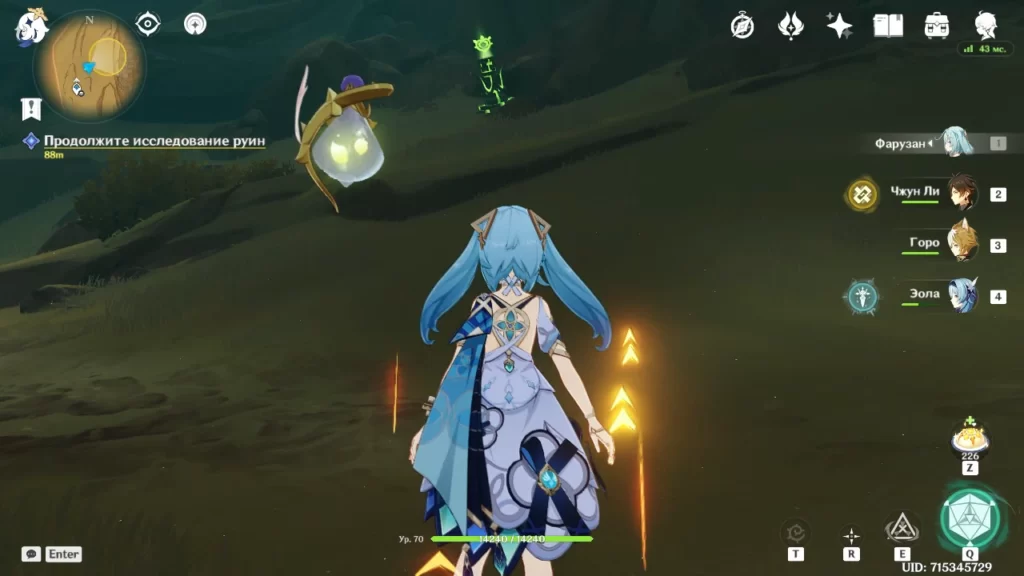Activate the triangle elemental skill icon
The width and height of the screenshot is (1024, 576).
[x=902, y=527]
